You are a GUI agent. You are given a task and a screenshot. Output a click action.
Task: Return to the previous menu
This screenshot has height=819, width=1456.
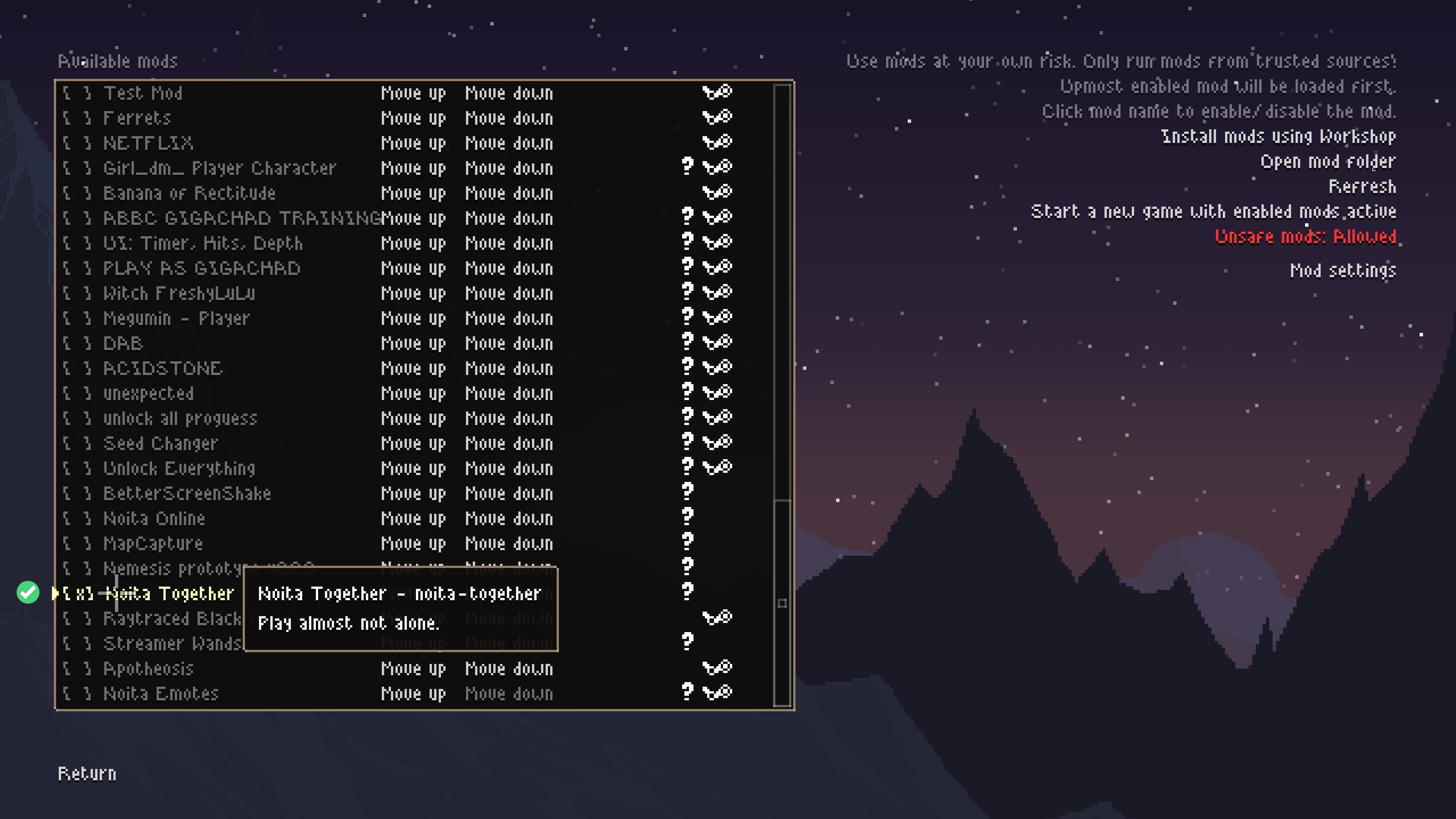(87, 774)
